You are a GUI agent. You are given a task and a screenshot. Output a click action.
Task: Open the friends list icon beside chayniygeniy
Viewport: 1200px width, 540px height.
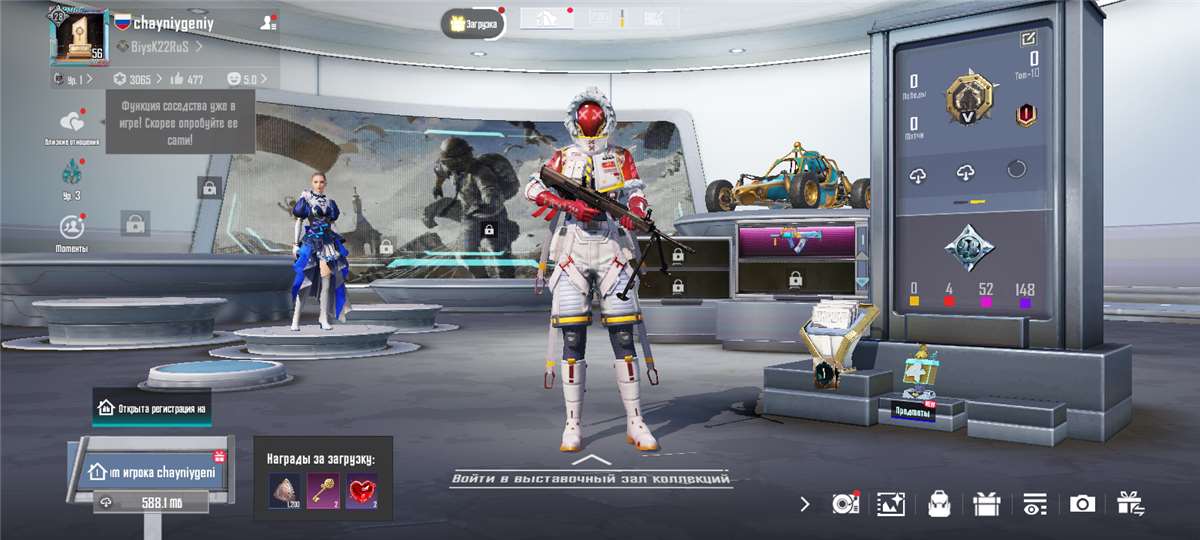pos(268,22)
